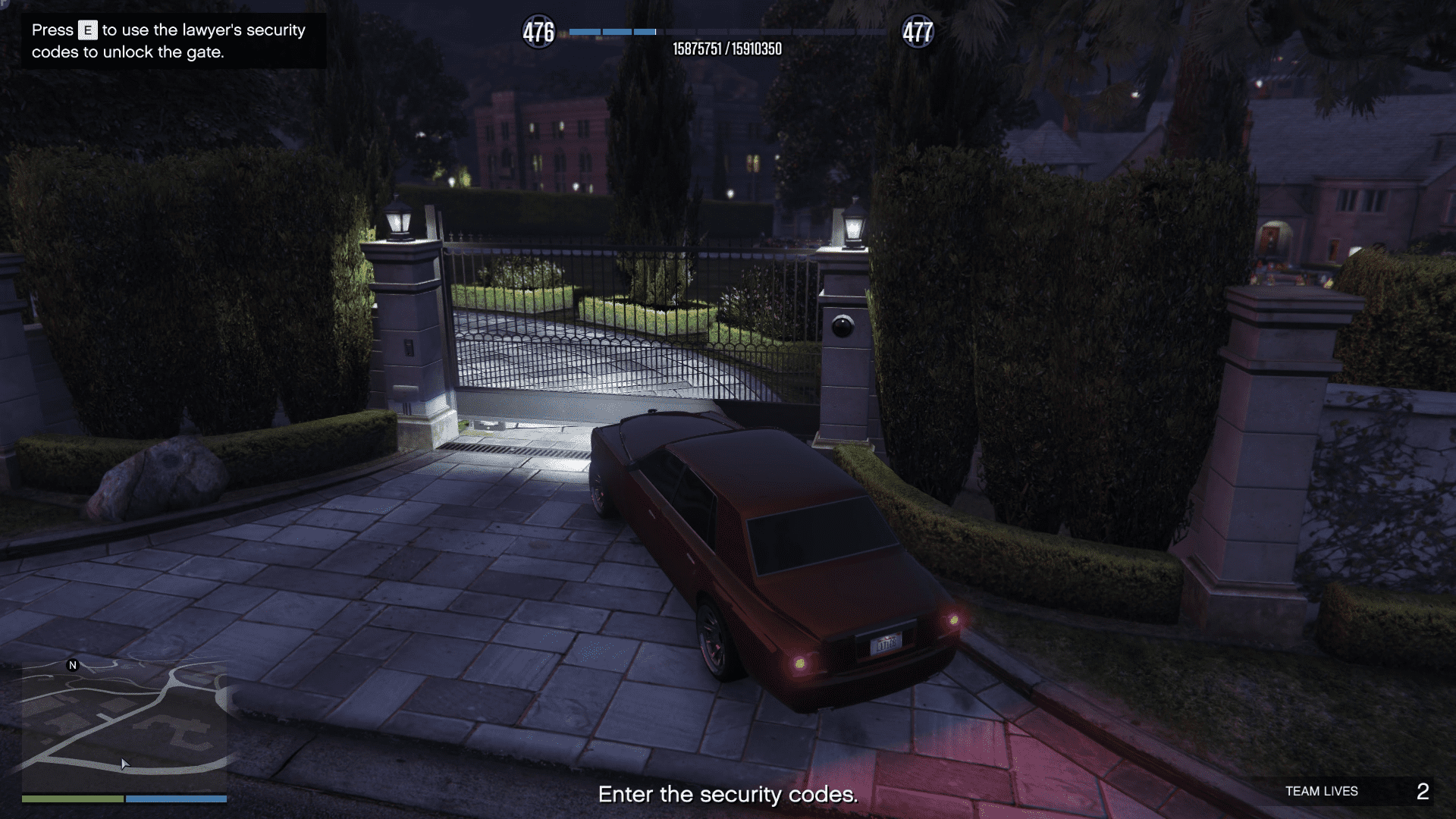Select the subtitle reading Enter the security codes
This screenshot has width=1456, height=819.
pyautogui.click(x=727, y=794)
